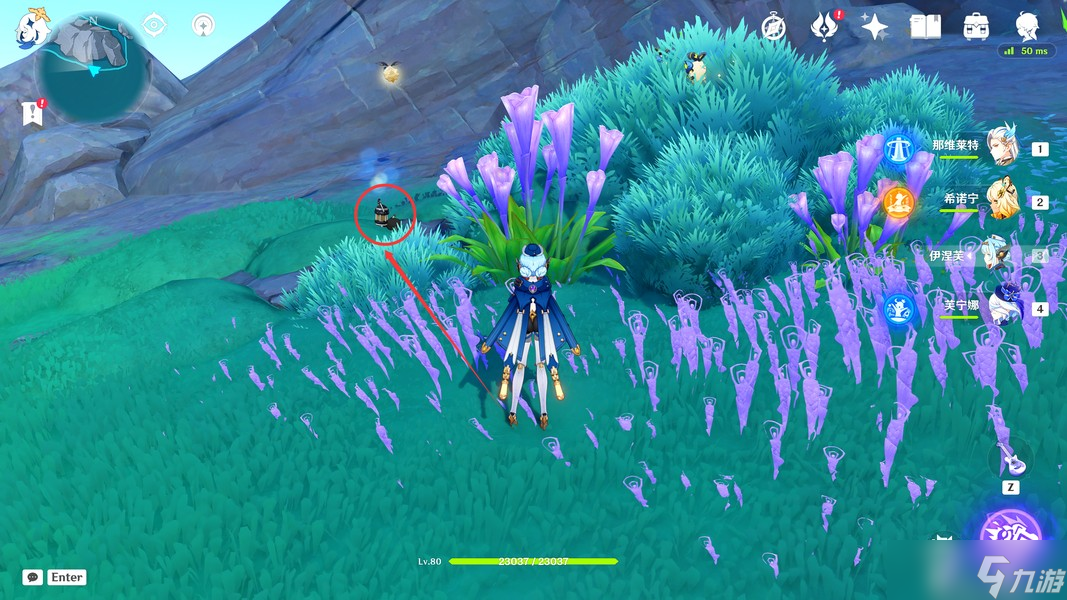Trigger 芙宁娜's blue elemental burst icon

click(899, 308)
